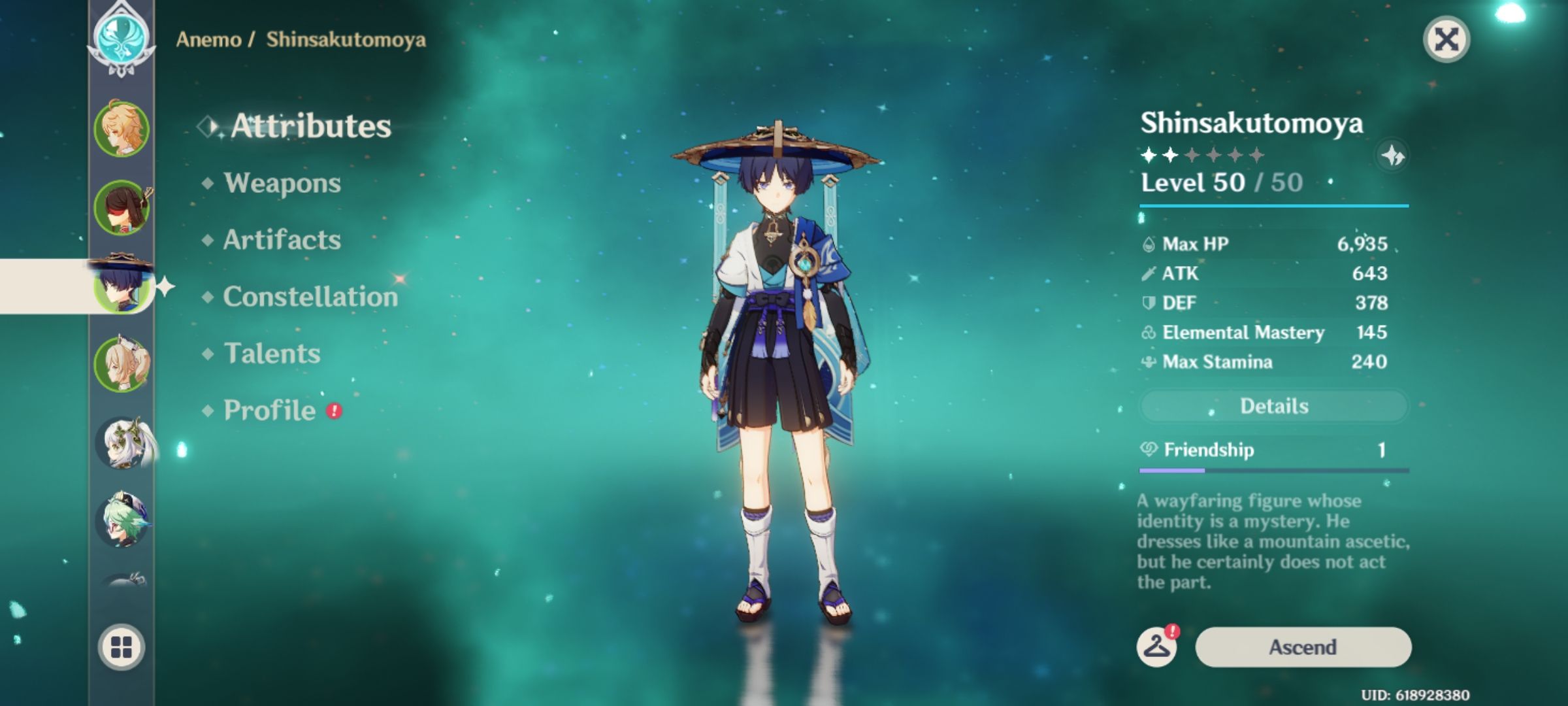Open the Talents section
The image size is (1568, 706).
(x=272, y=354)
